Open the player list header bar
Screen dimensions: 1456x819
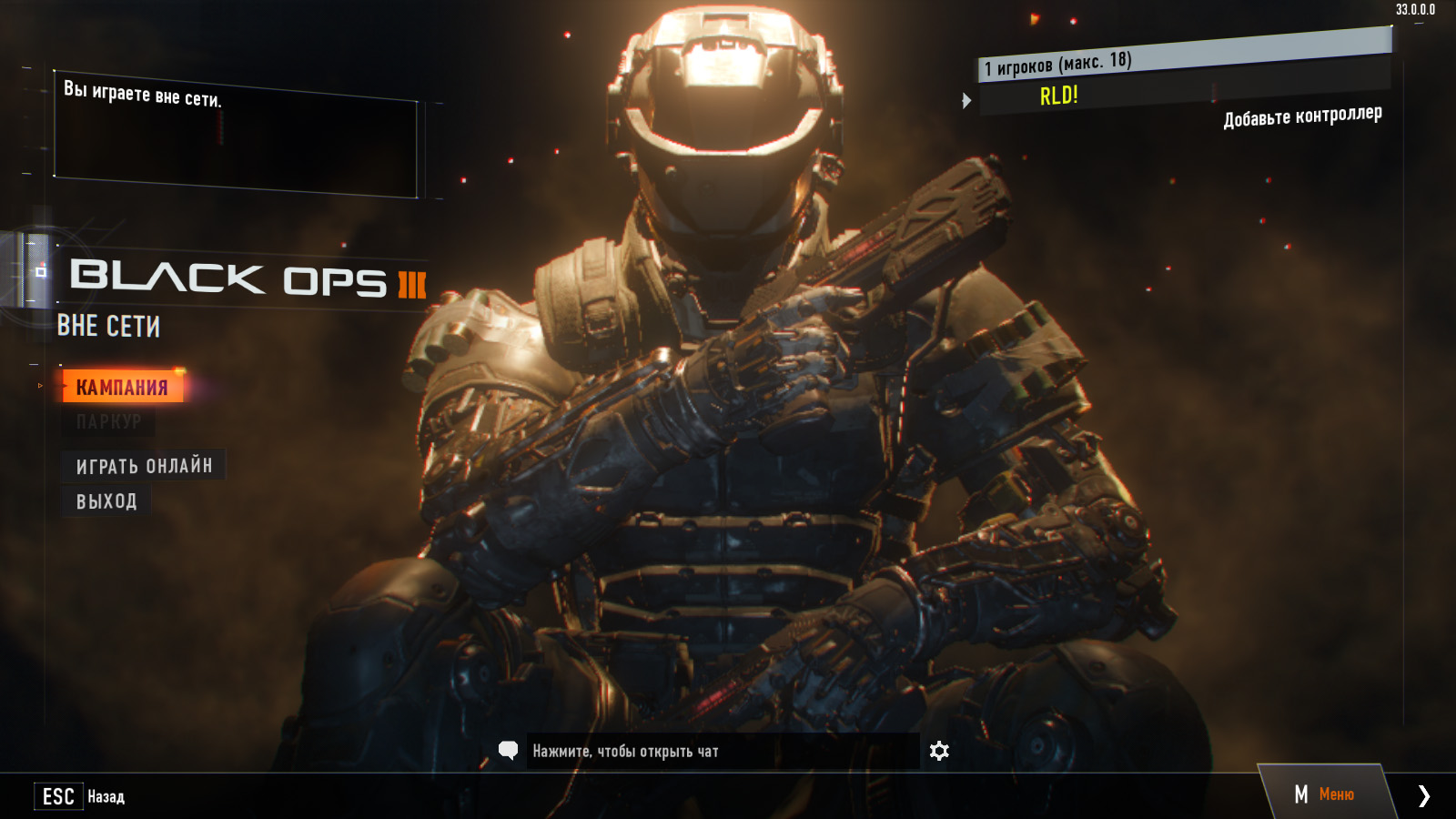pyautogui.click(x=1092, y=65)
